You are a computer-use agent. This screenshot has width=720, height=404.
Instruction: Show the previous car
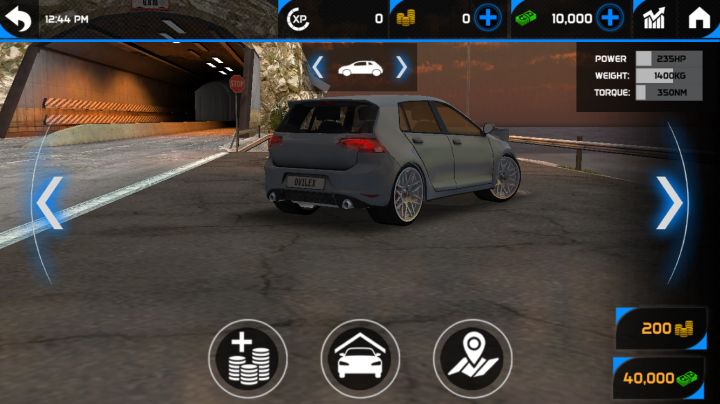(x=49, y=203)
